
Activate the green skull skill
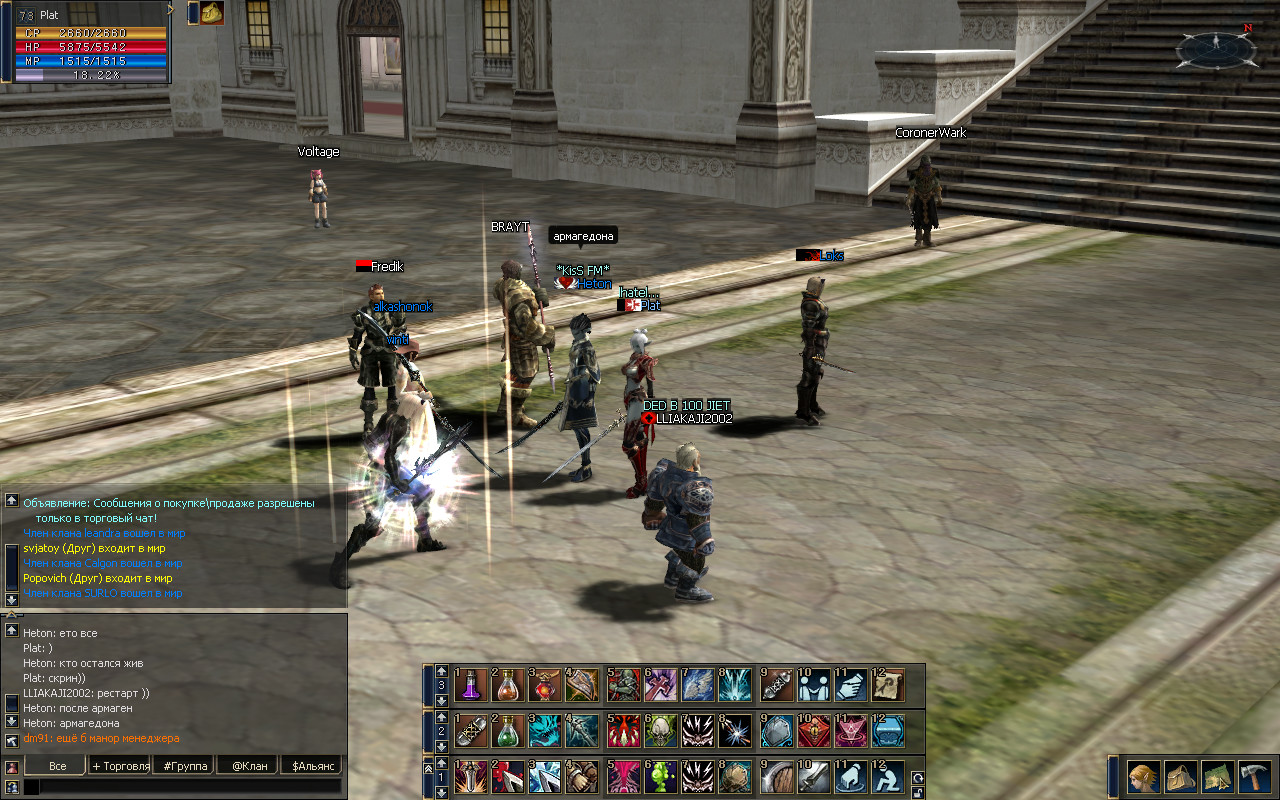point(661,731)
